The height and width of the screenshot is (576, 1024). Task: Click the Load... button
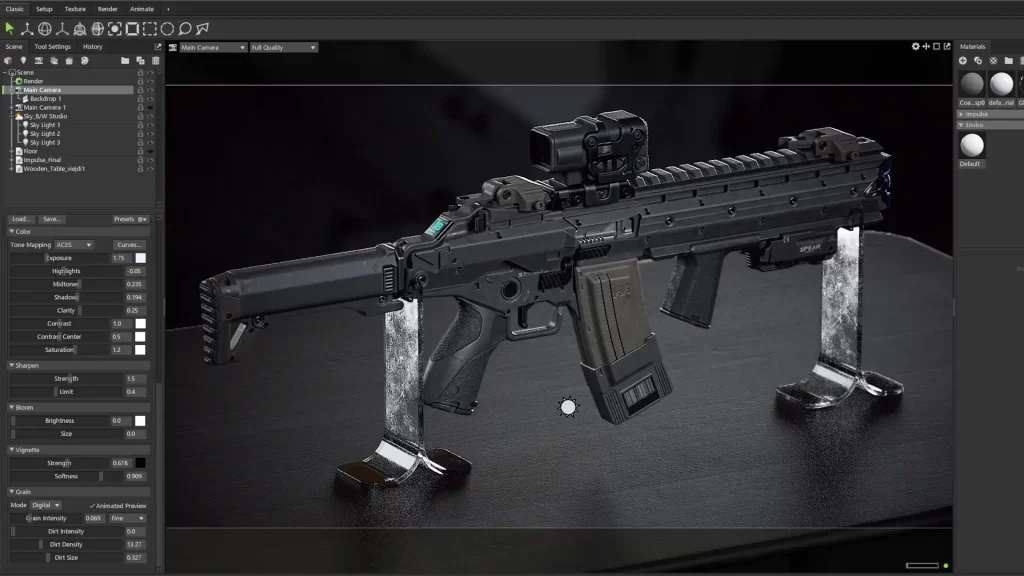[21, 219]
